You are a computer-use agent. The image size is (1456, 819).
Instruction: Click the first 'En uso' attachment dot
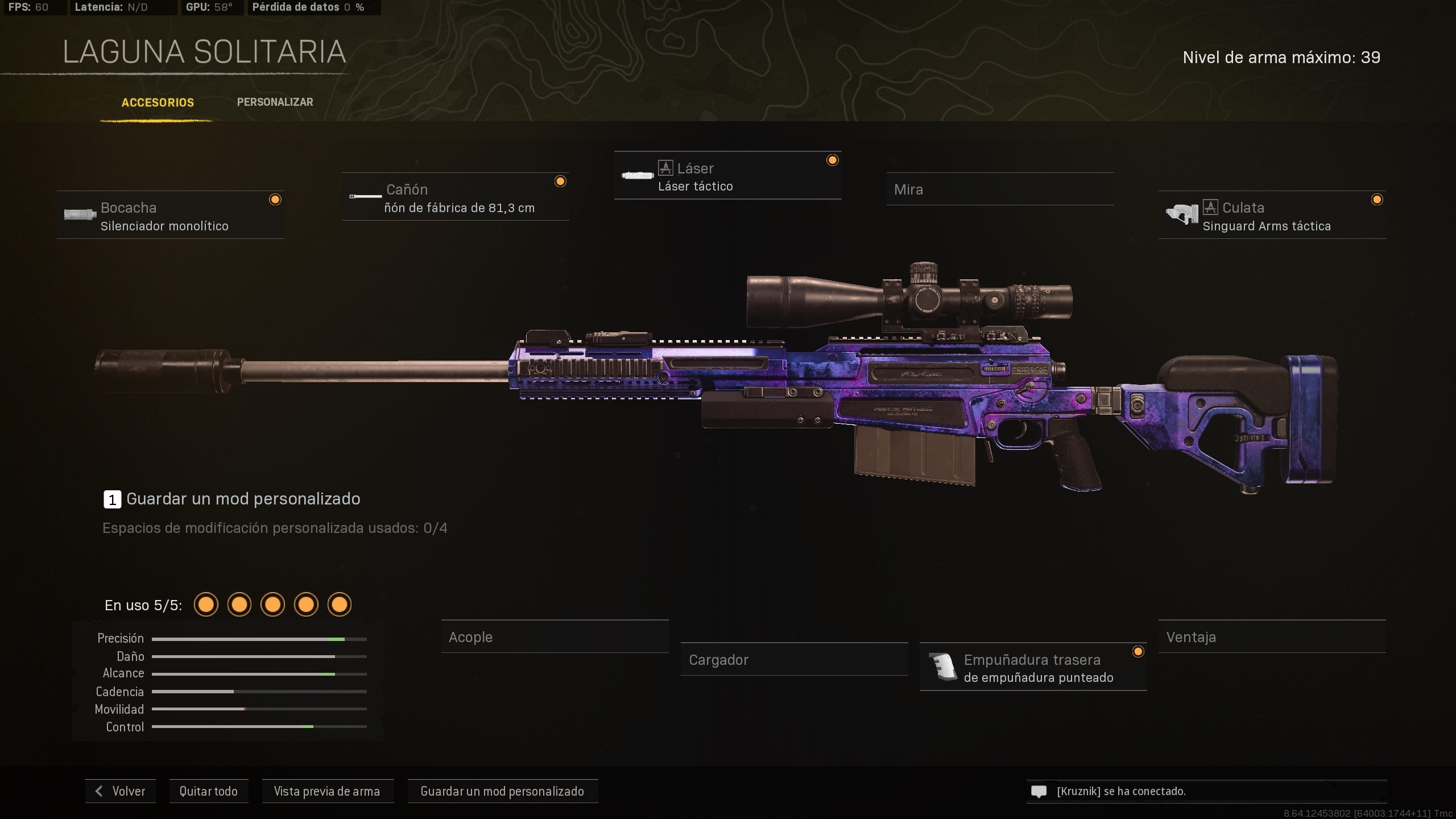[206, 605]
